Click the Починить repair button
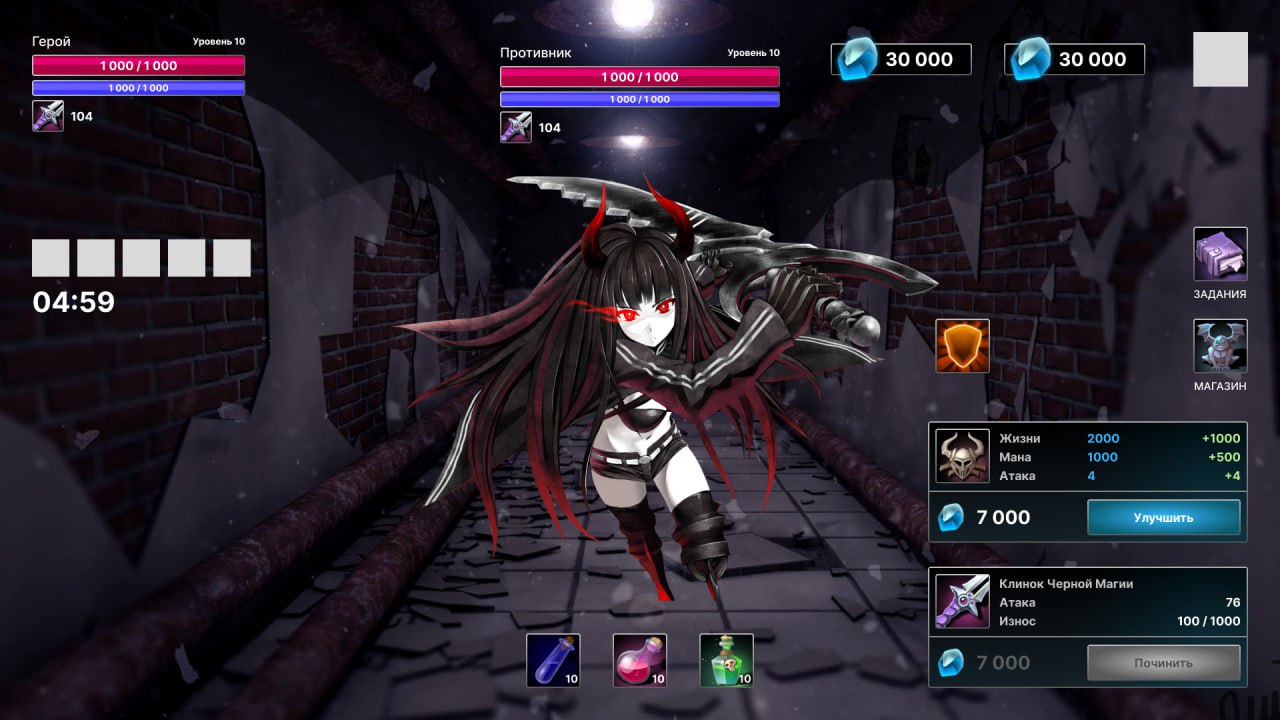This screenshot has width=1280, height=720. pos(1163,662)
